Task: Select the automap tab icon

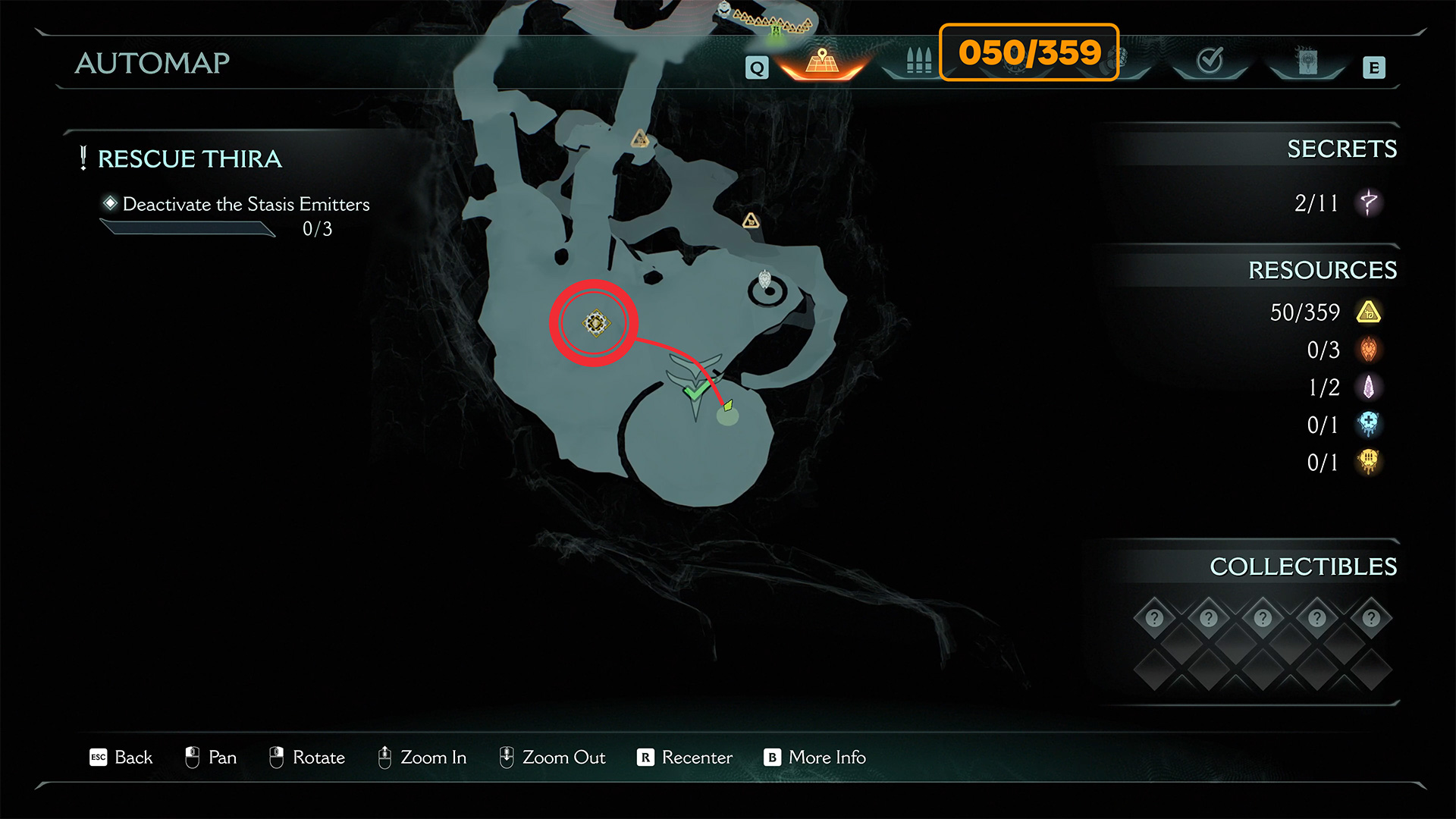Action: 822,61
